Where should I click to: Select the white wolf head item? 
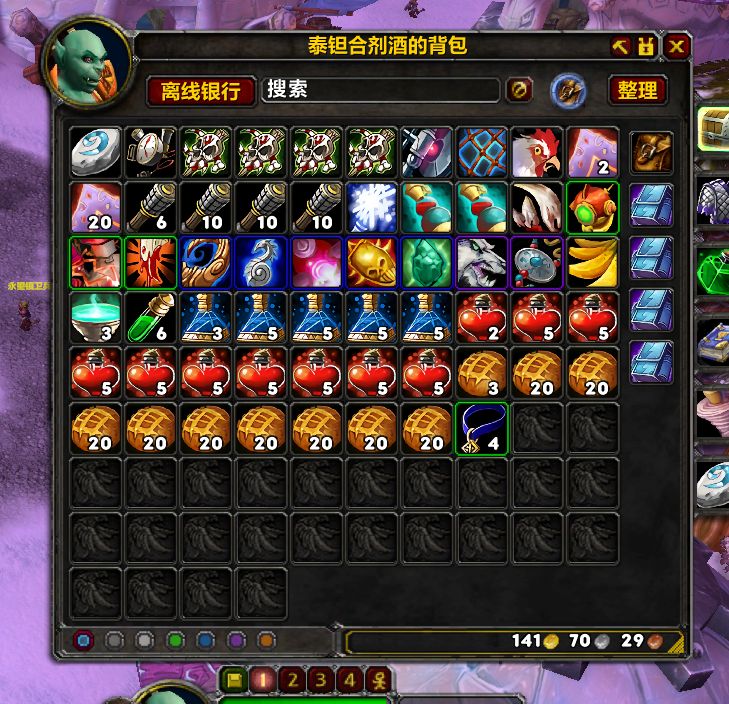(481, 261)
